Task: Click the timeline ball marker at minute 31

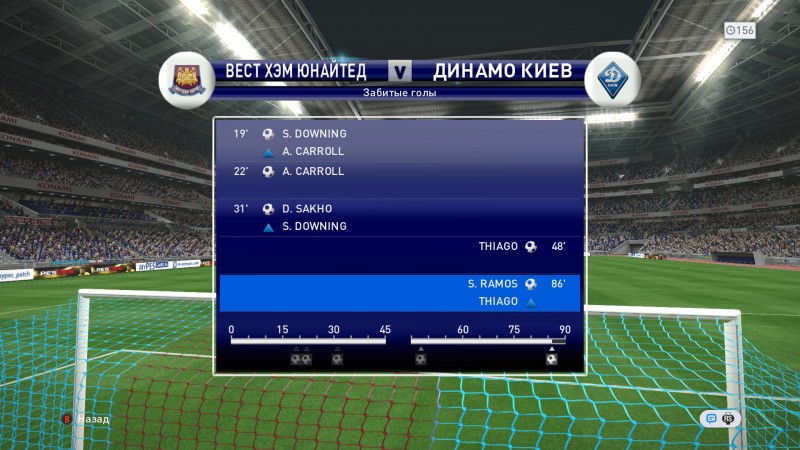Action: [337, 359]
